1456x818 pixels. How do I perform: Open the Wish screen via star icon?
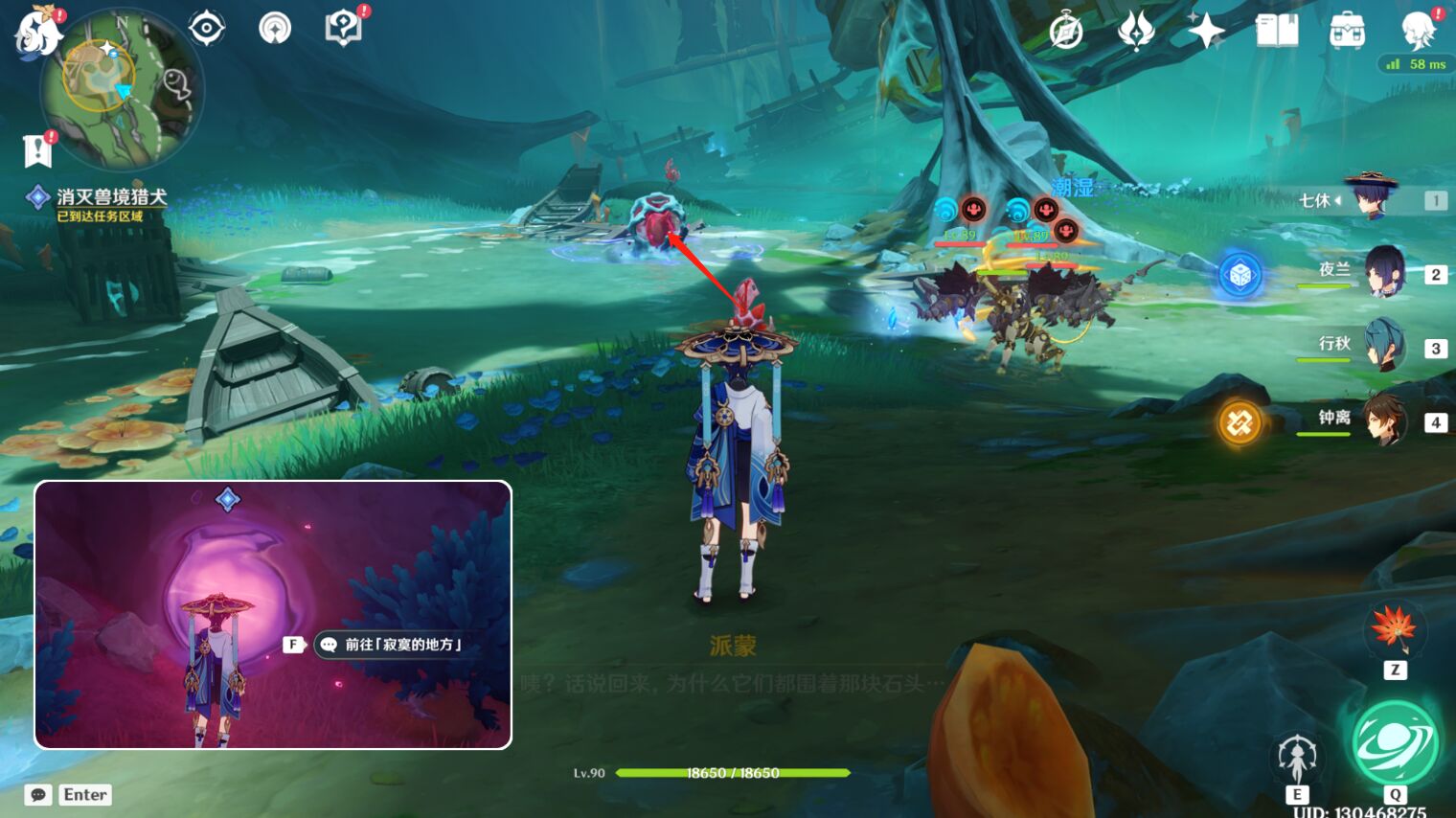pyautogui.click(x=1205, y=30)
